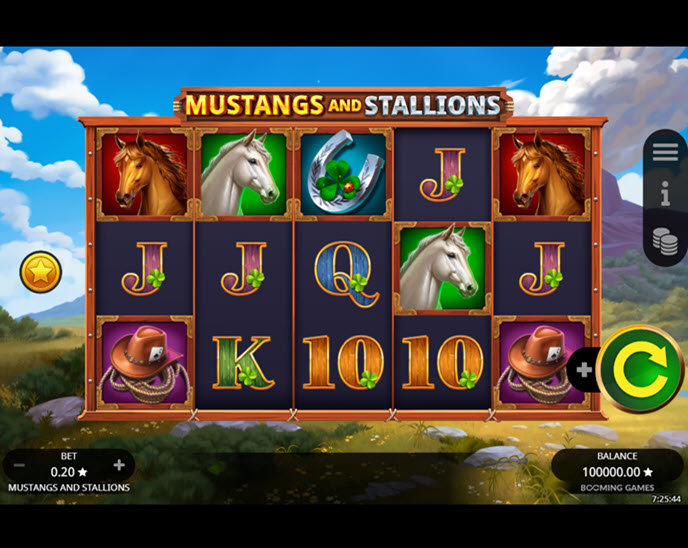
Task: Open the hamburger menu
Action: 665,153
